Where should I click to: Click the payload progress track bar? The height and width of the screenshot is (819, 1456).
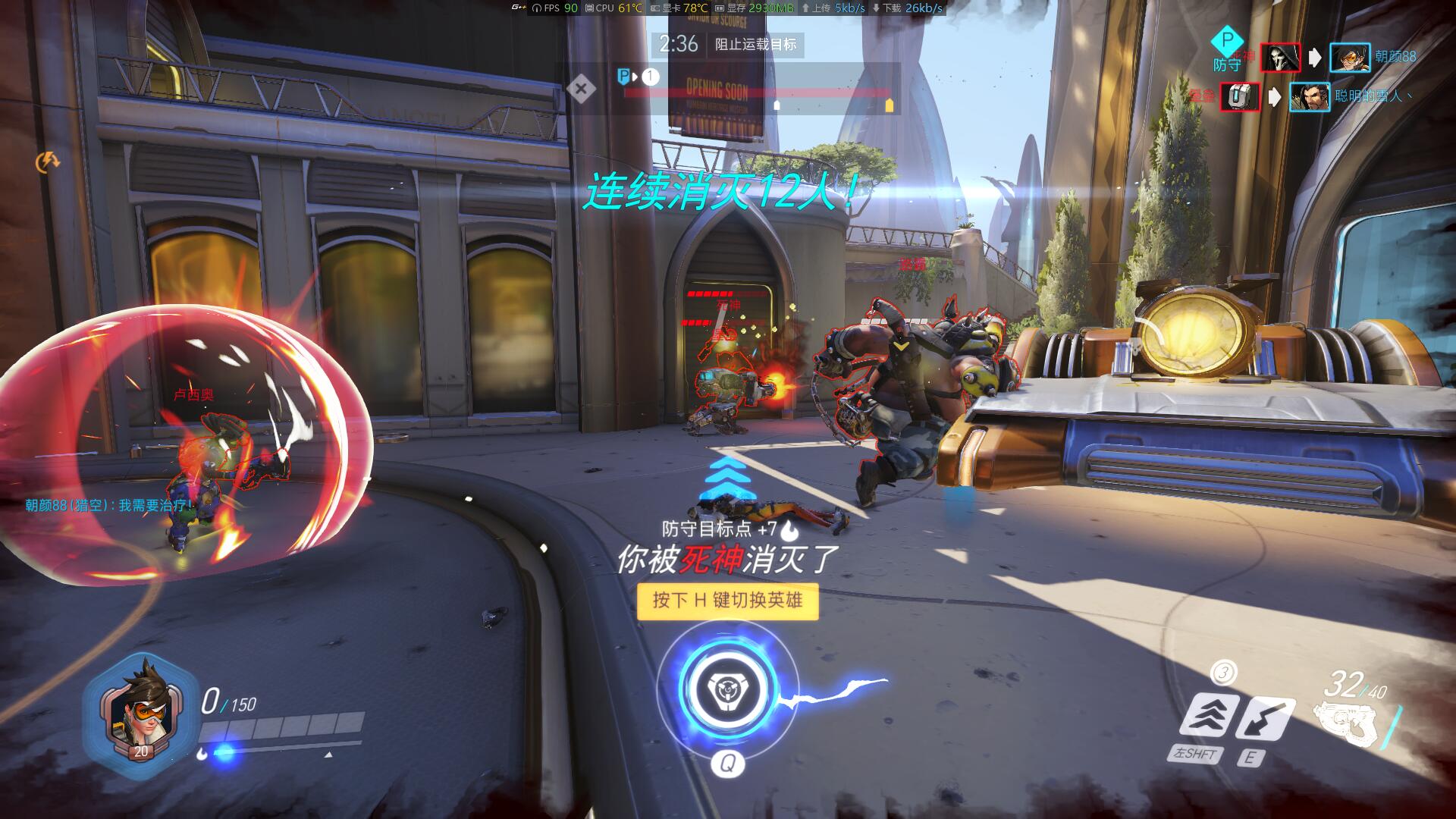[757, 93]
